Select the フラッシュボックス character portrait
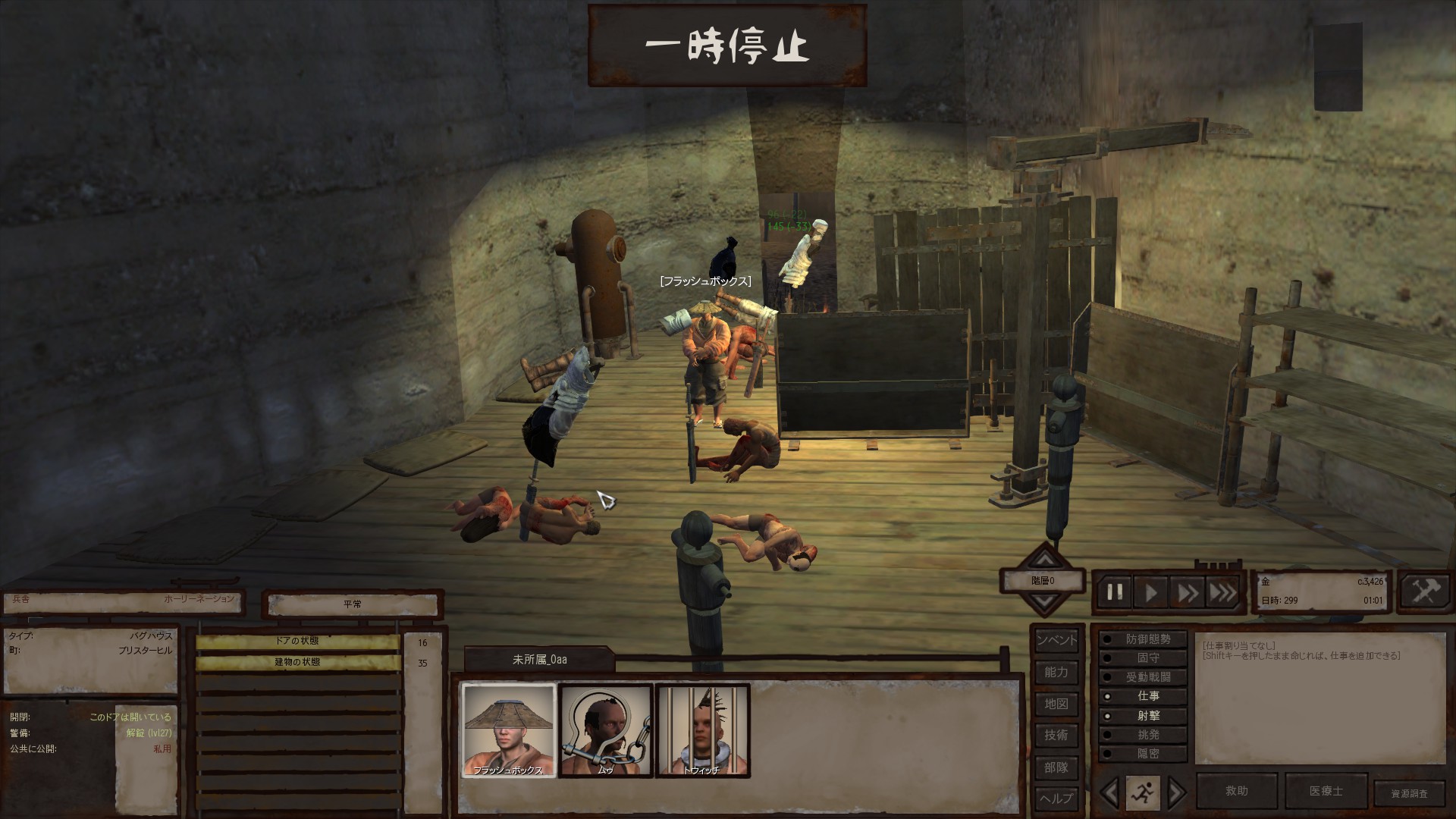 509,730
